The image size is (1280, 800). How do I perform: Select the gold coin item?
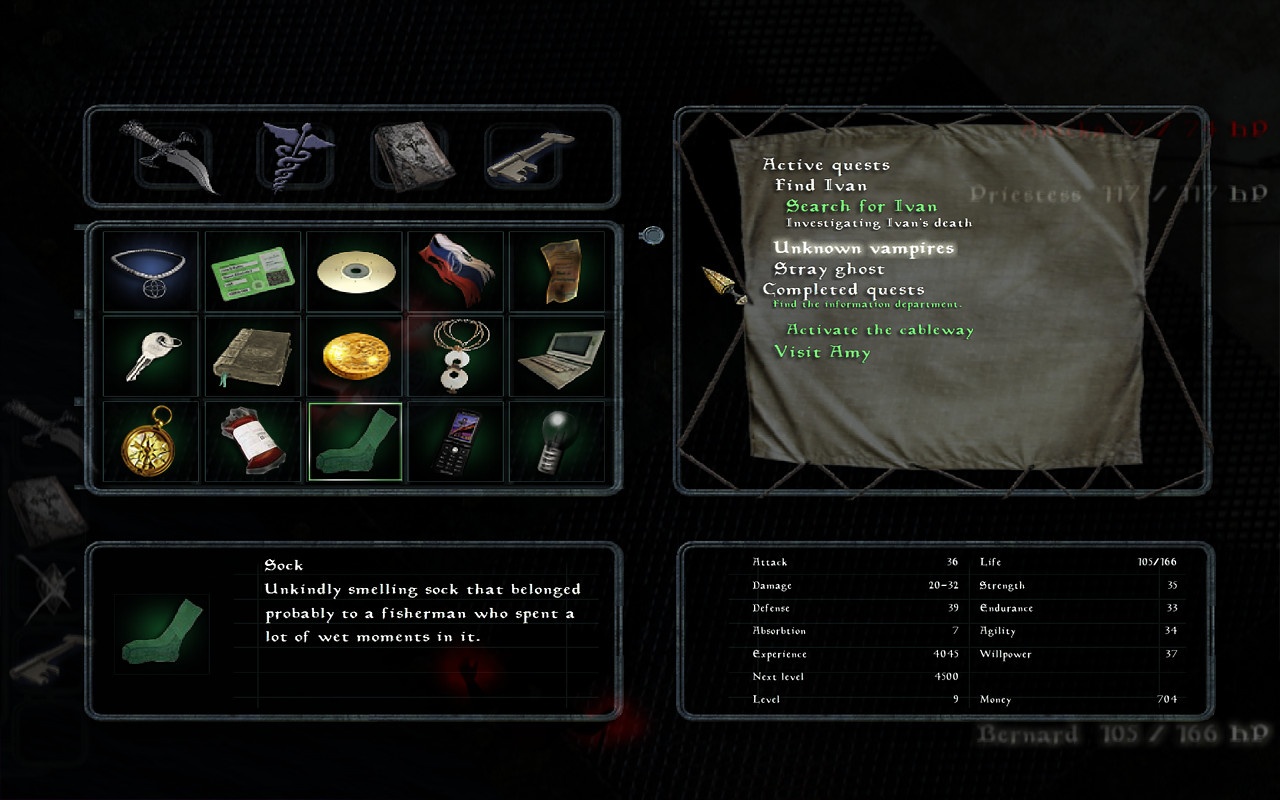click(x=355, y=357)
